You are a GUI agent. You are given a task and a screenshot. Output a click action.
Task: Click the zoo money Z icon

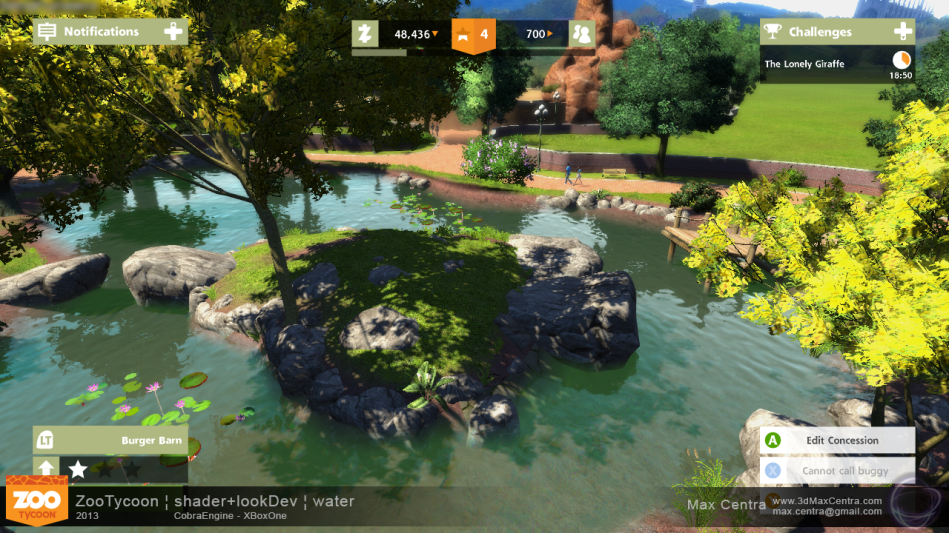[x=366, y=34]
